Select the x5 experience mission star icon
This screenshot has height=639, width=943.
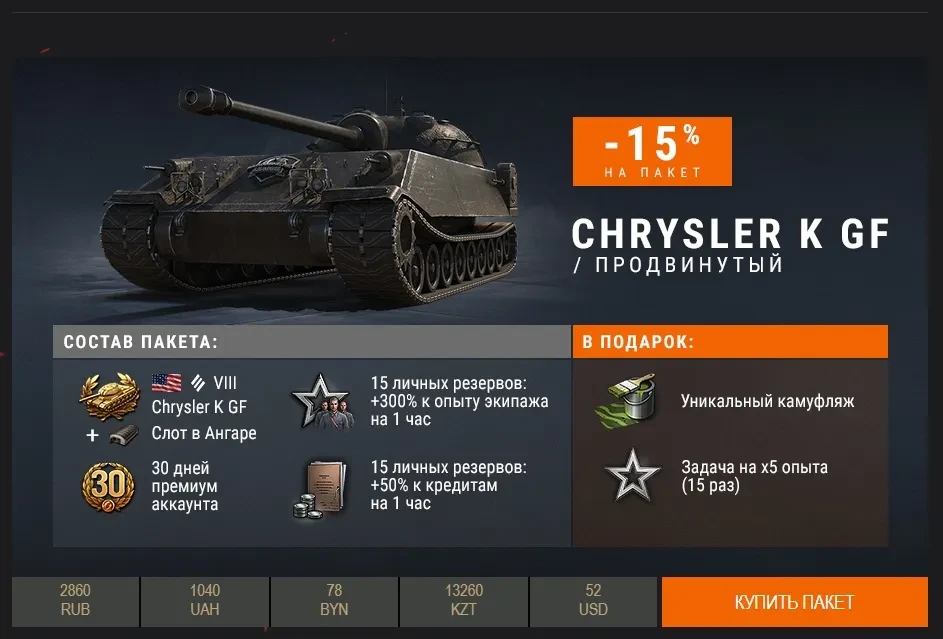click(x=632, y=475)
